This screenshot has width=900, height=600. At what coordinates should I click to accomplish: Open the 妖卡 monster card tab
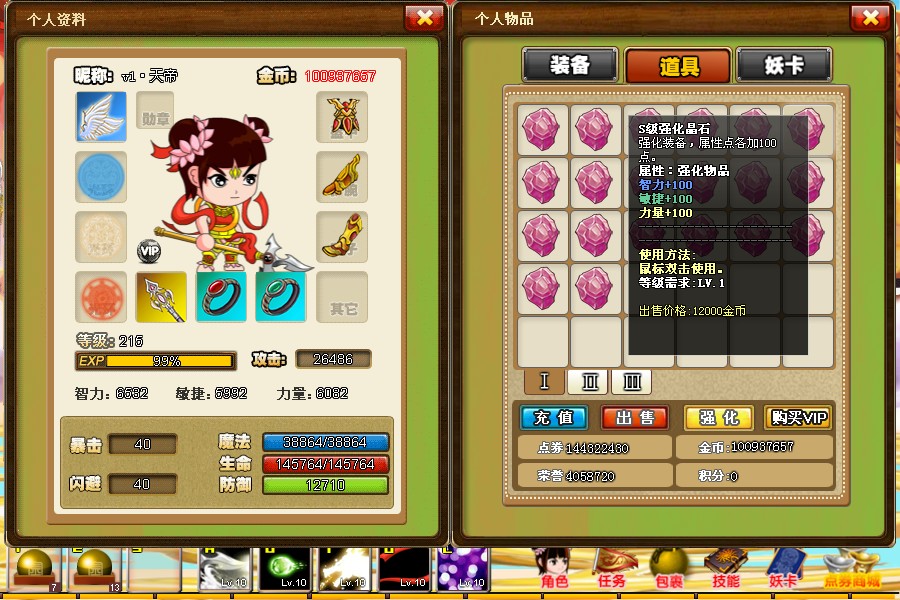pos(784,65)
